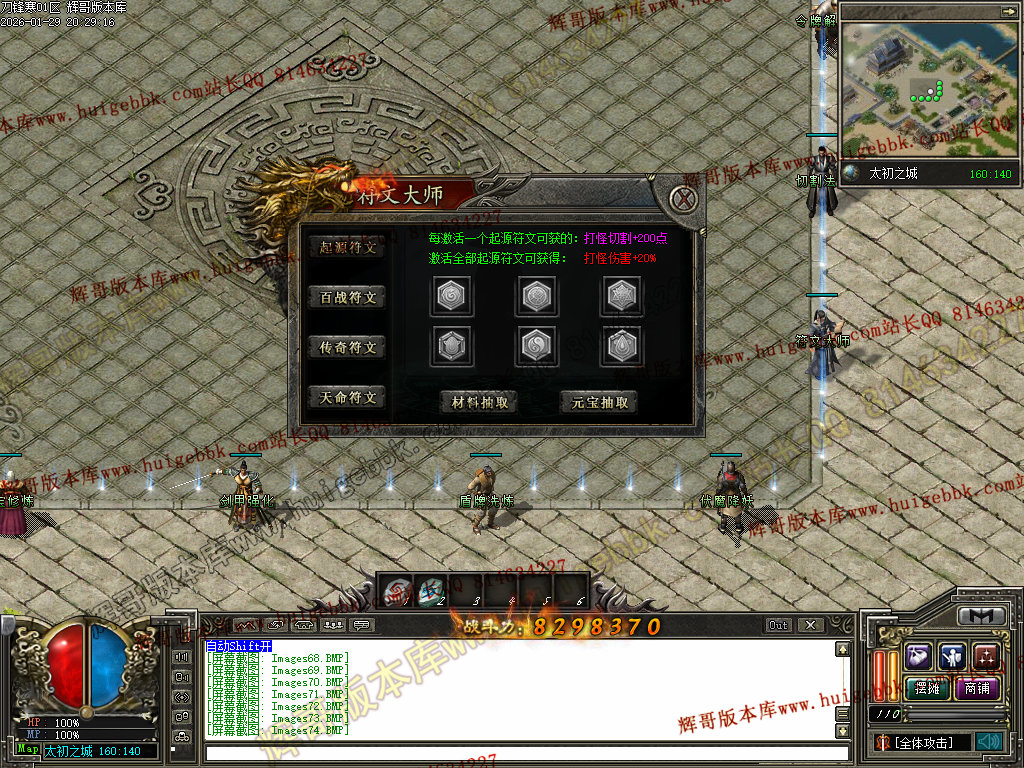Close the chat panel with X

(x=809, y=625)
